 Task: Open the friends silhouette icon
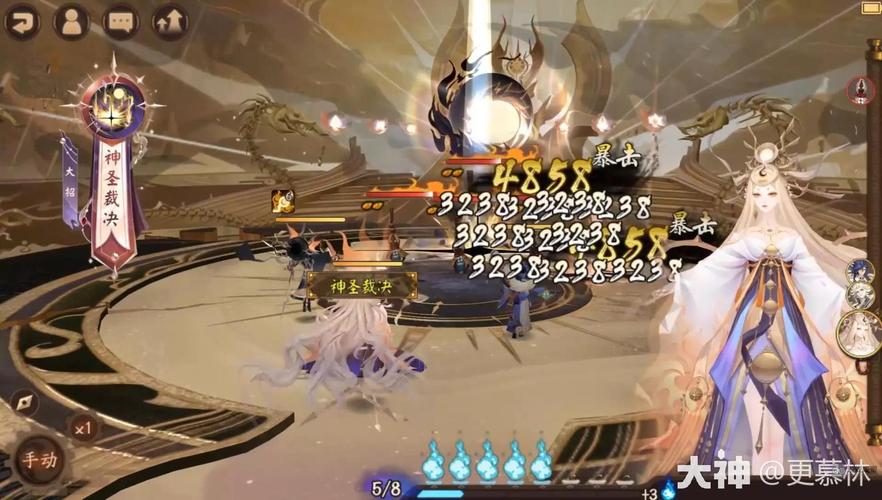pos(71,21)
